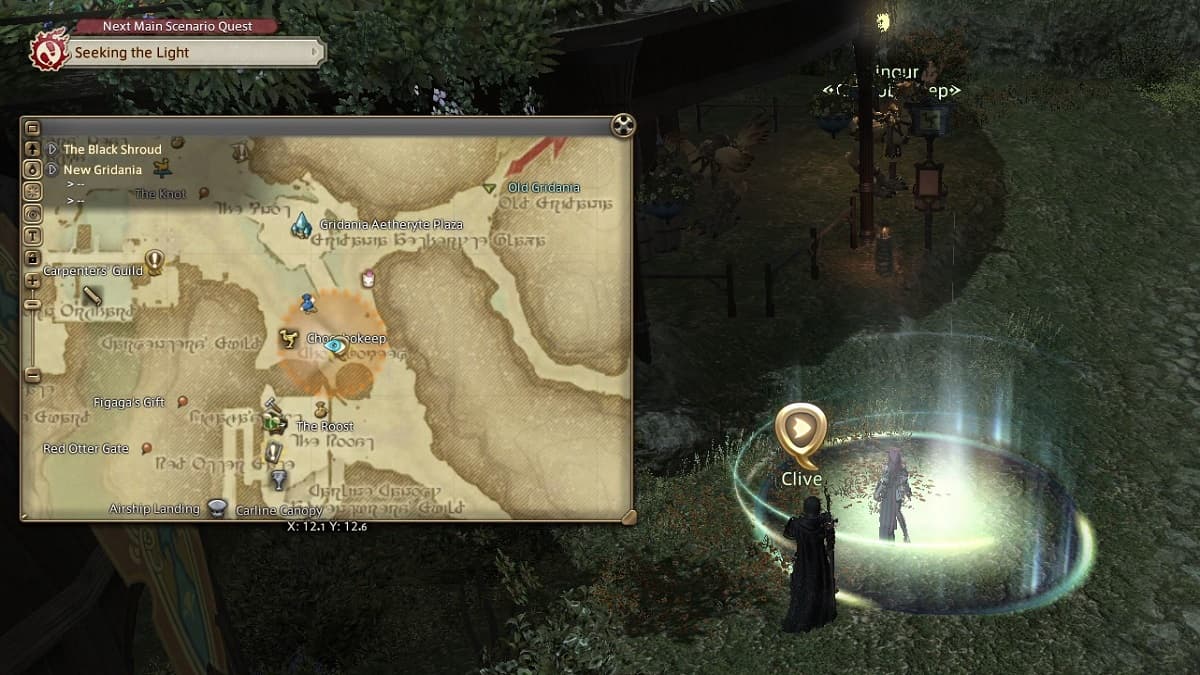Zoom out the map with bottom minus button
Screen dimensions: 1200x675
click(x=32, y=376)
